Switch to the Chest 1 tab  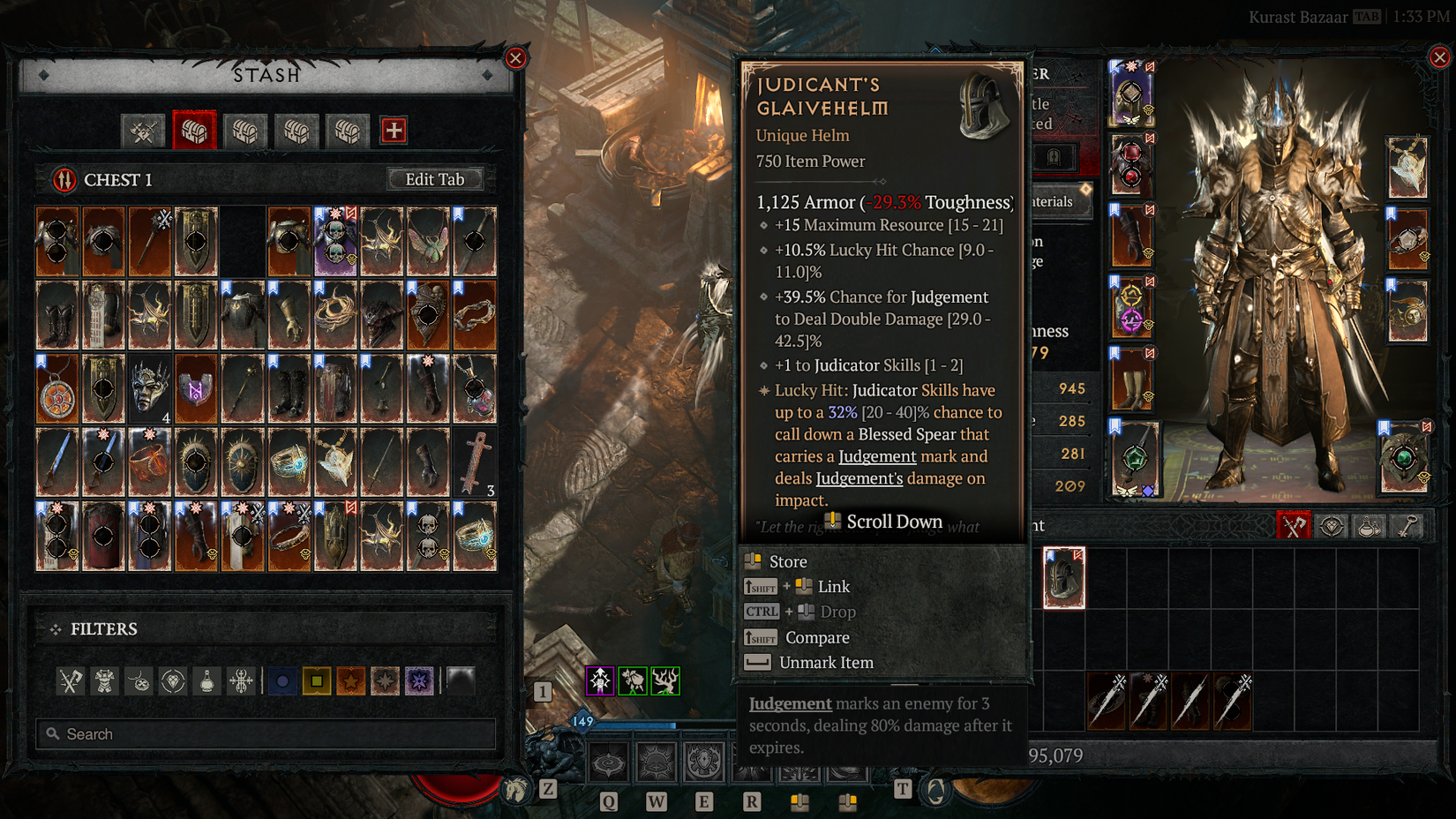coord(194,130)
